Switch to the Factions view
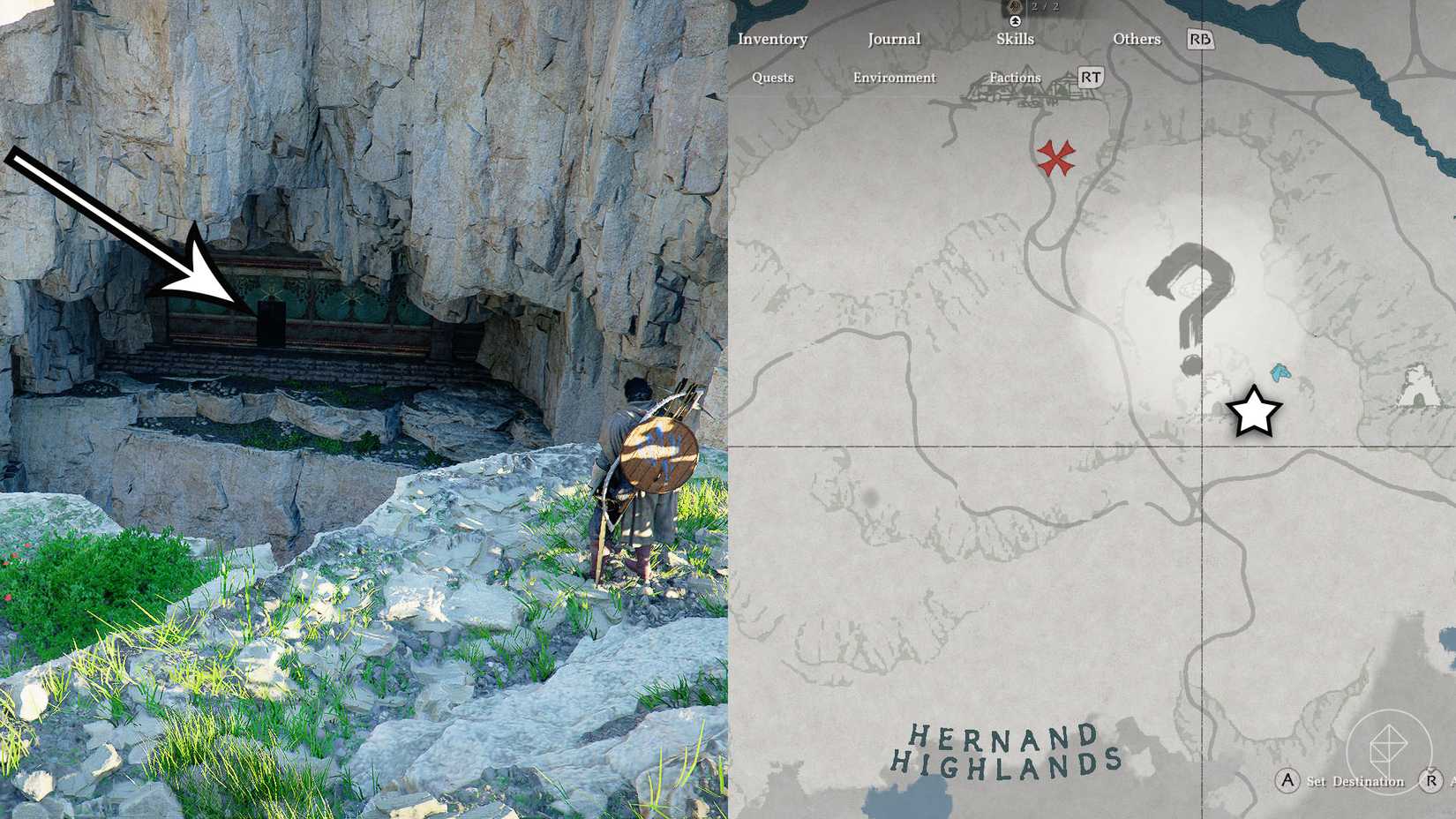This screenshot has height=819, width=1456. (1015, 78)
